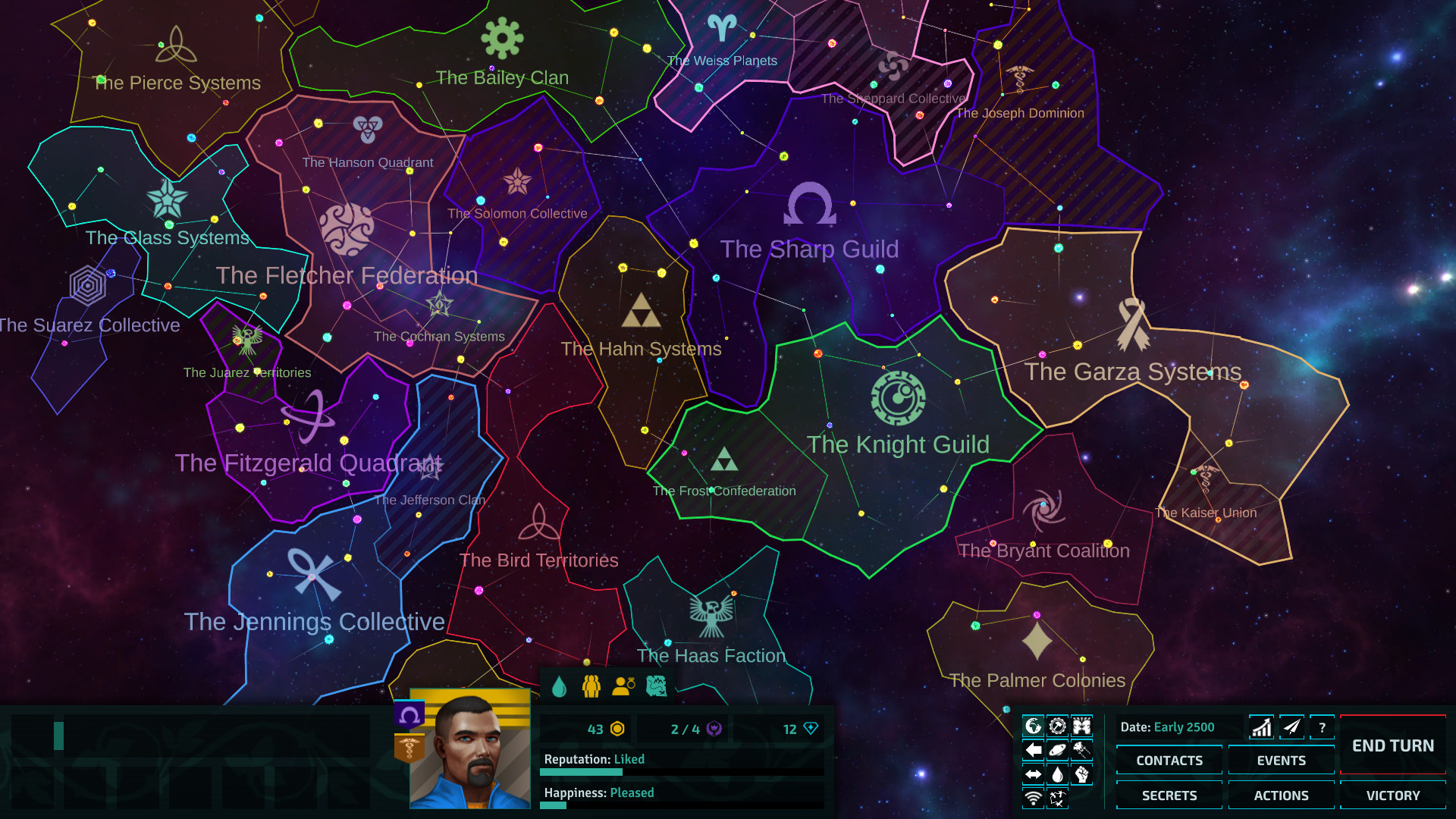This screenshot has height=819, width=1456.
Task: Open the CONTACTS panel
Action: tap(1169, 760)
